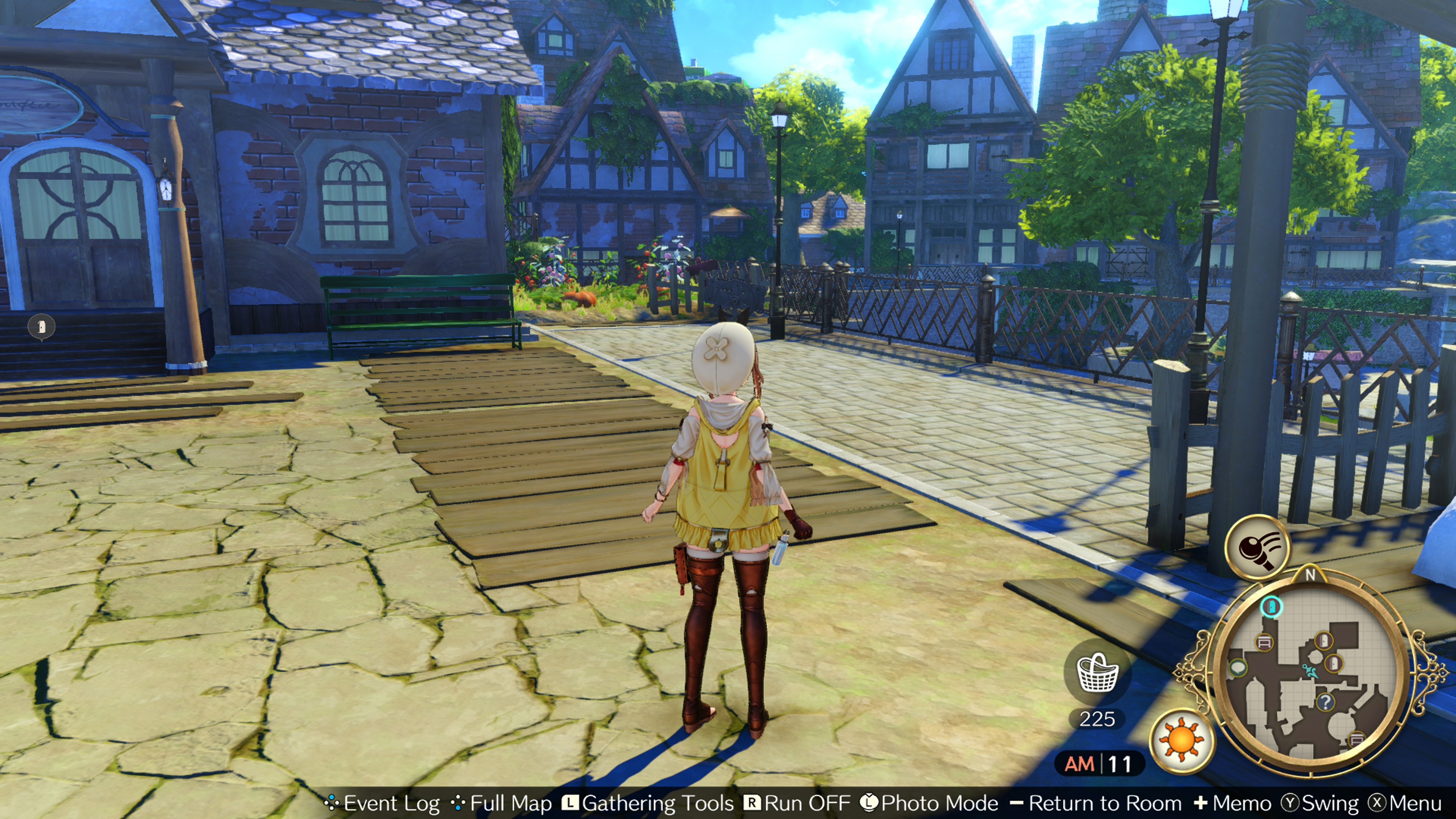The image size is (1456, 819).
Task: Select the speech bubble marker on minimap
Action: (1238, 668)
